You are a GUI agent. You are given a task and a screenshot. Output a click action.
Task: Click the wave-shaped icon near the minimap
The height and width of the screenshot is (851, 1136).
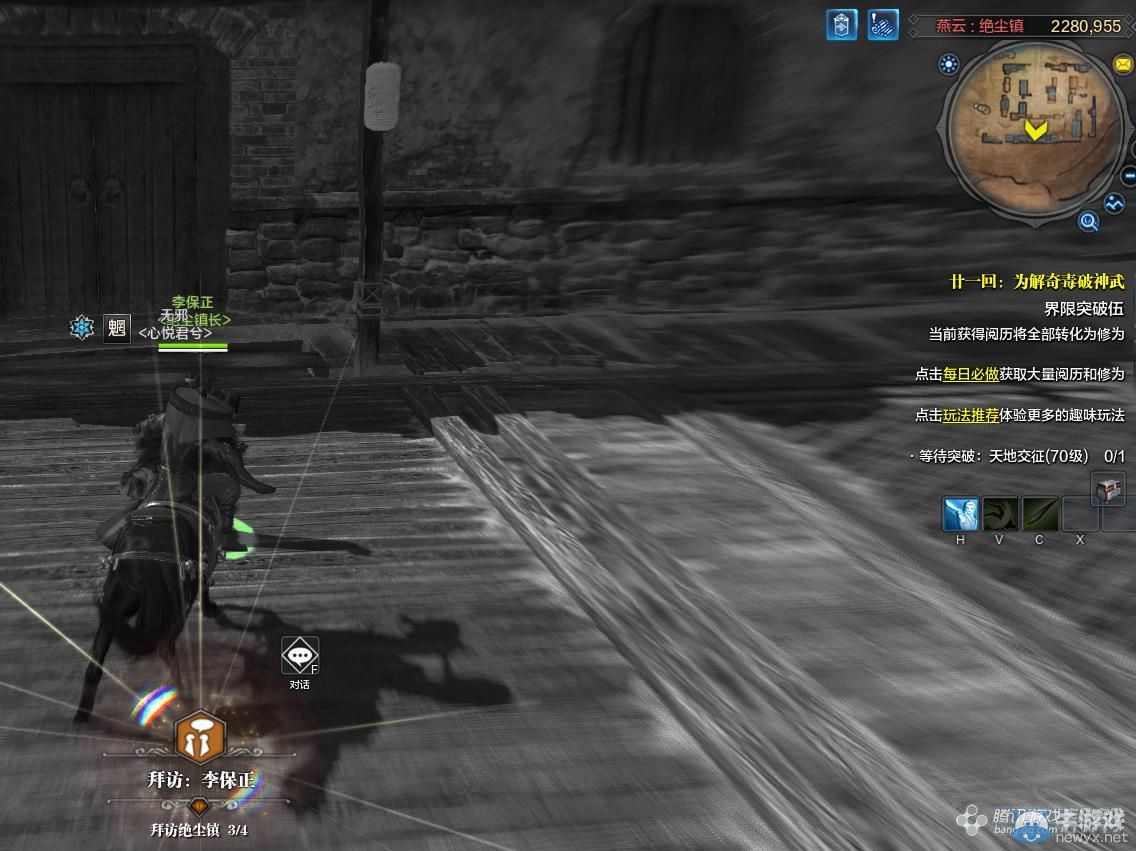(1115, 203)
